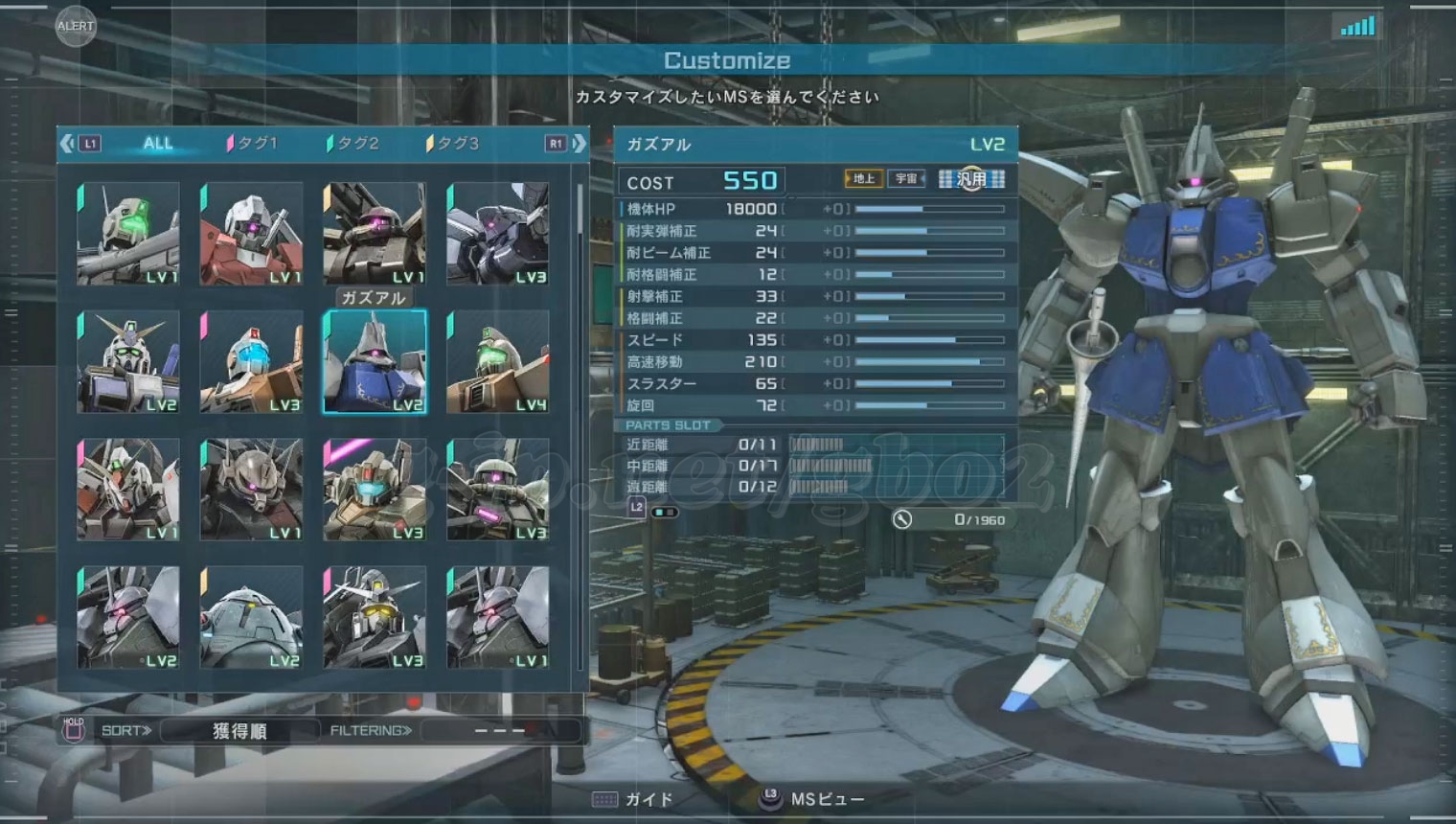Choose the red and white LV1 suit thumbnail
Image resolution: width=1456 pixels, height=824 pixels.
tap(251, 235)
